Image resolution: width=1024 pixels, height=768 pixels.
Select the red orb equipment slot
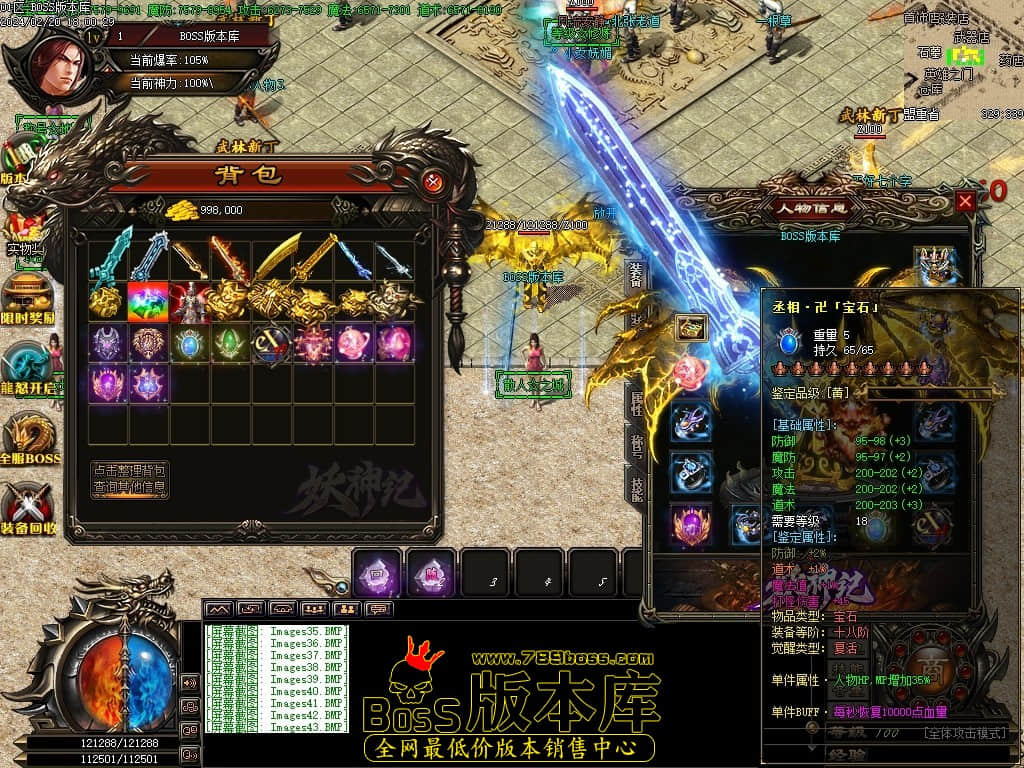(690, 372)
